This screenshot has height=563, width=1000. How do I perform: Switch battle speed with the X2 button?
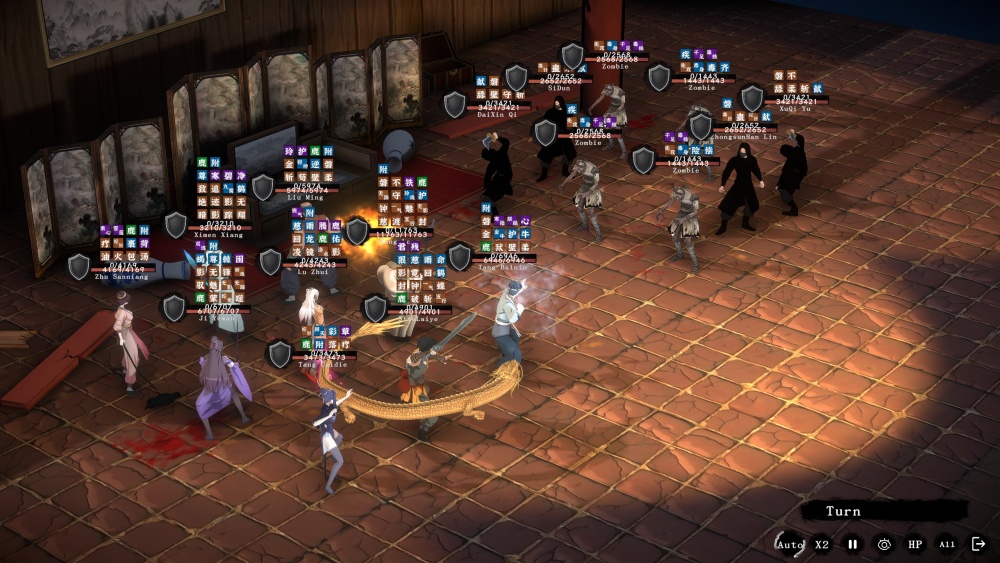[x=822, y=544]
